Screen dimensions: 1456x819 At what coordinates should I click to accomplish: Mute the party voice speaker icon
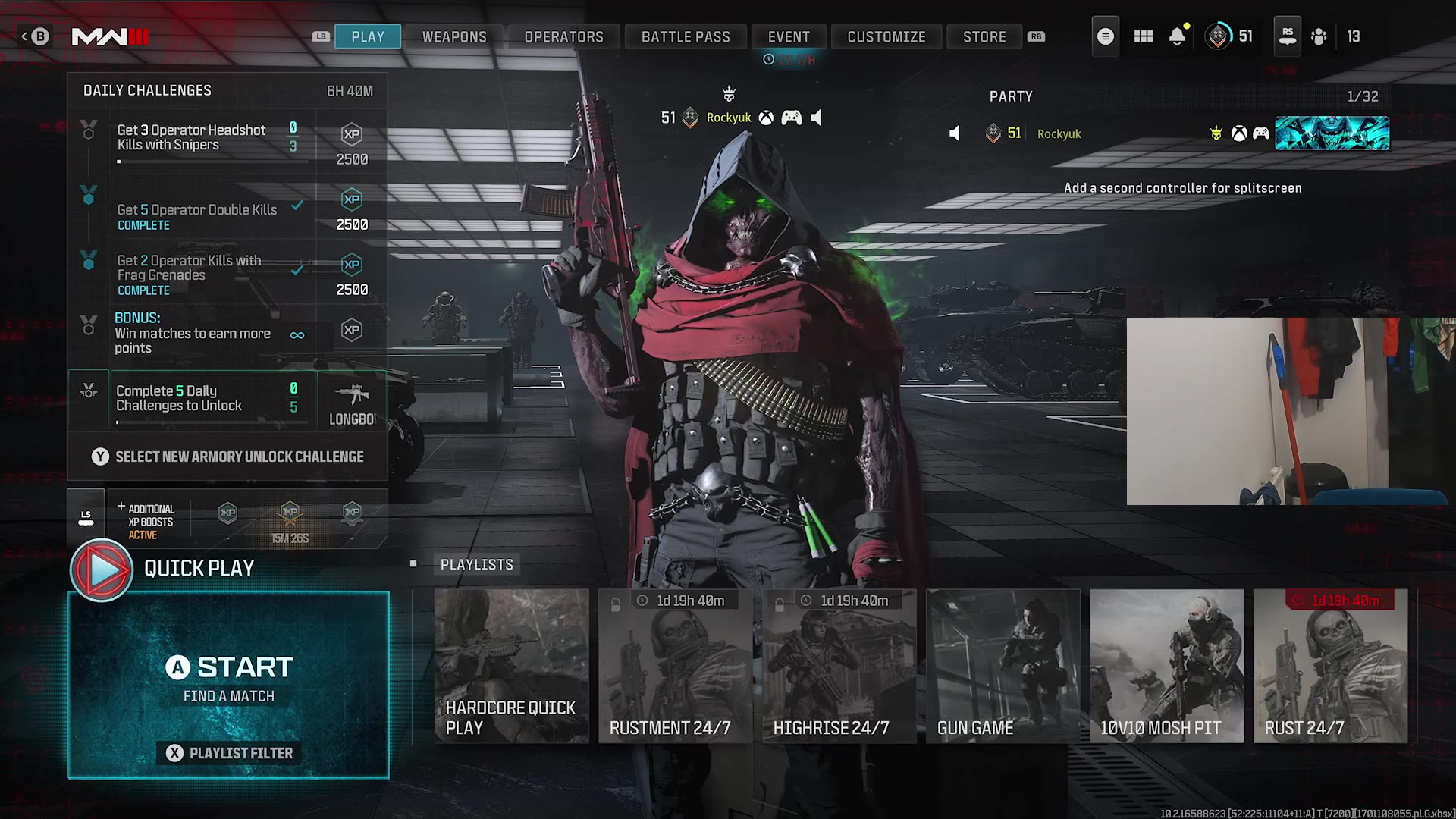tap(954, 133)
